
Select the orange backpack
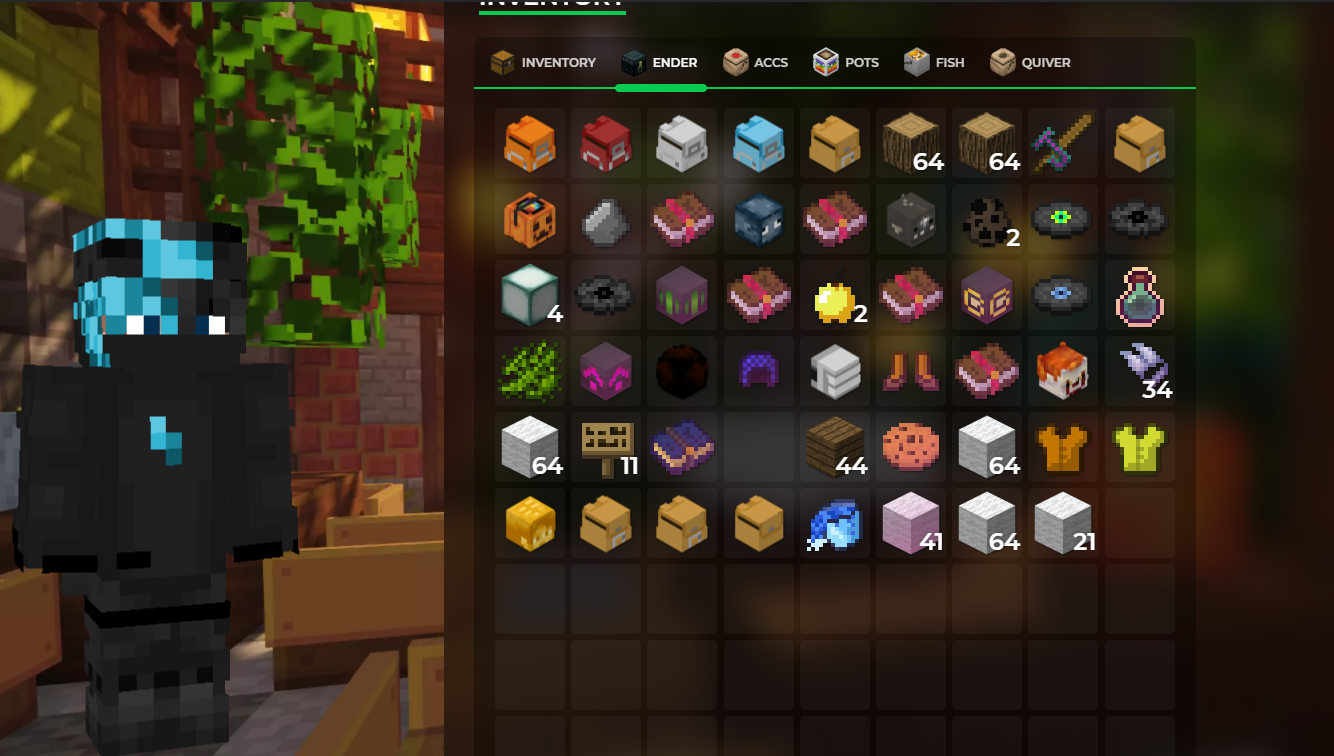(530, 144)
